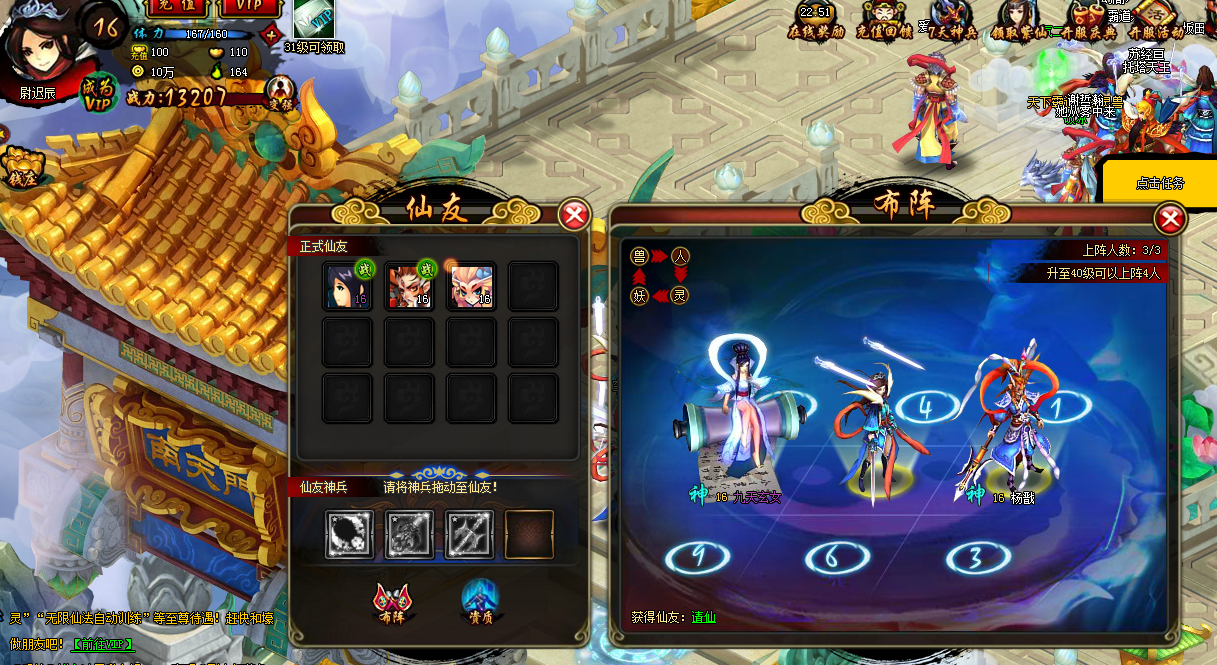Open the 资质 aptitude button
Screen dimensions: 1217x665
479,602
